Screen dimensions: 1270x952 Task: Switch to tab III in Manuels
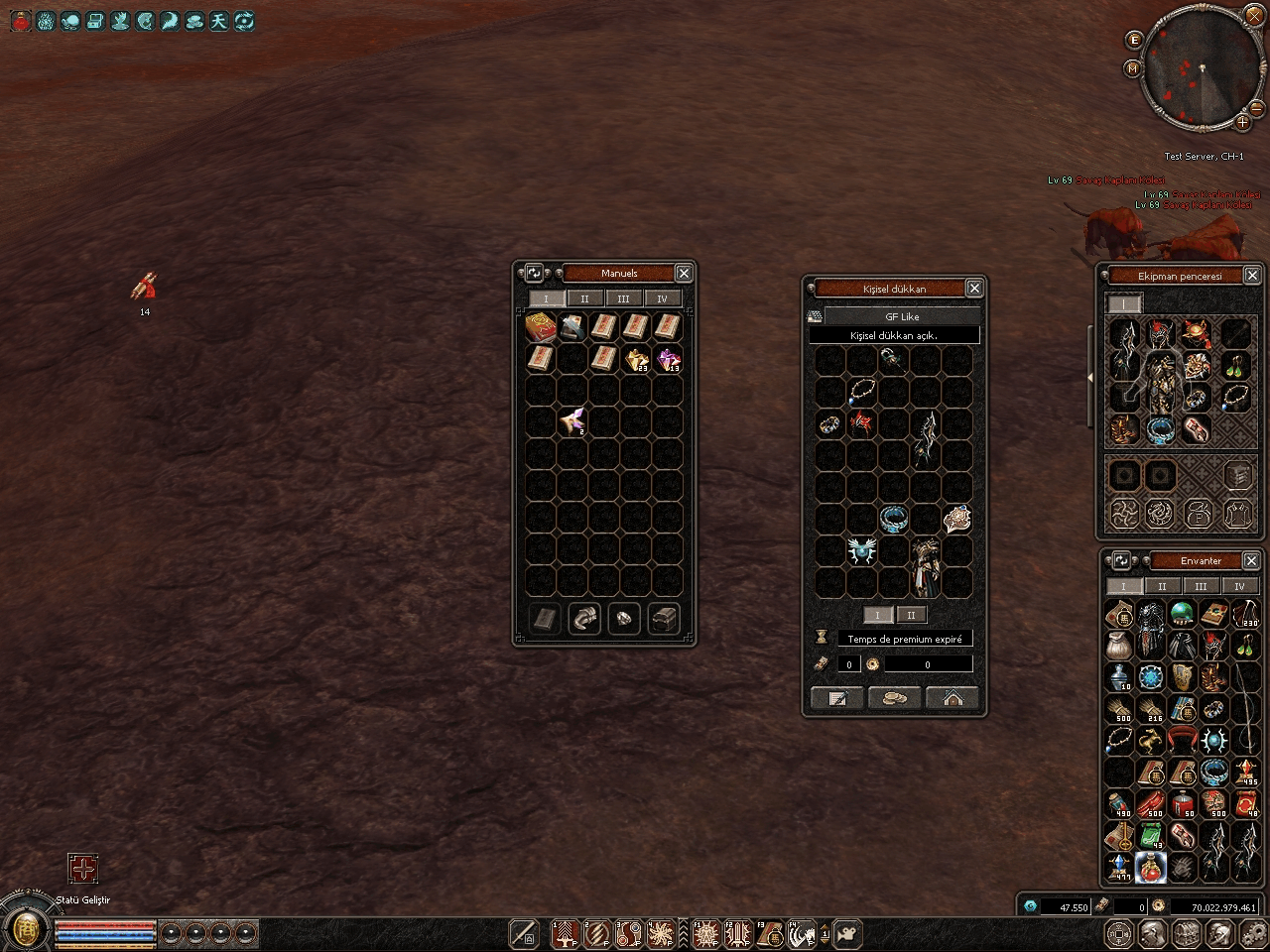coord(623,298)
